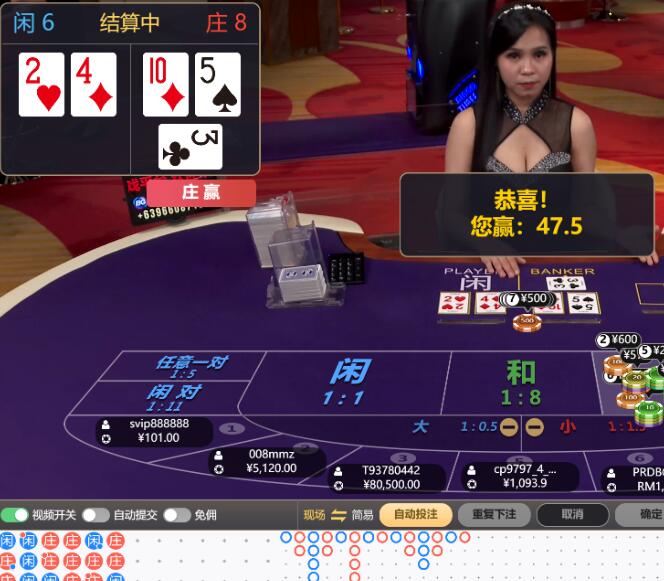Bet on 闲对 (Player Pair) 1:11
Image resolution: width=664 pixels, height=581 pixels.
tap(173, 397)
